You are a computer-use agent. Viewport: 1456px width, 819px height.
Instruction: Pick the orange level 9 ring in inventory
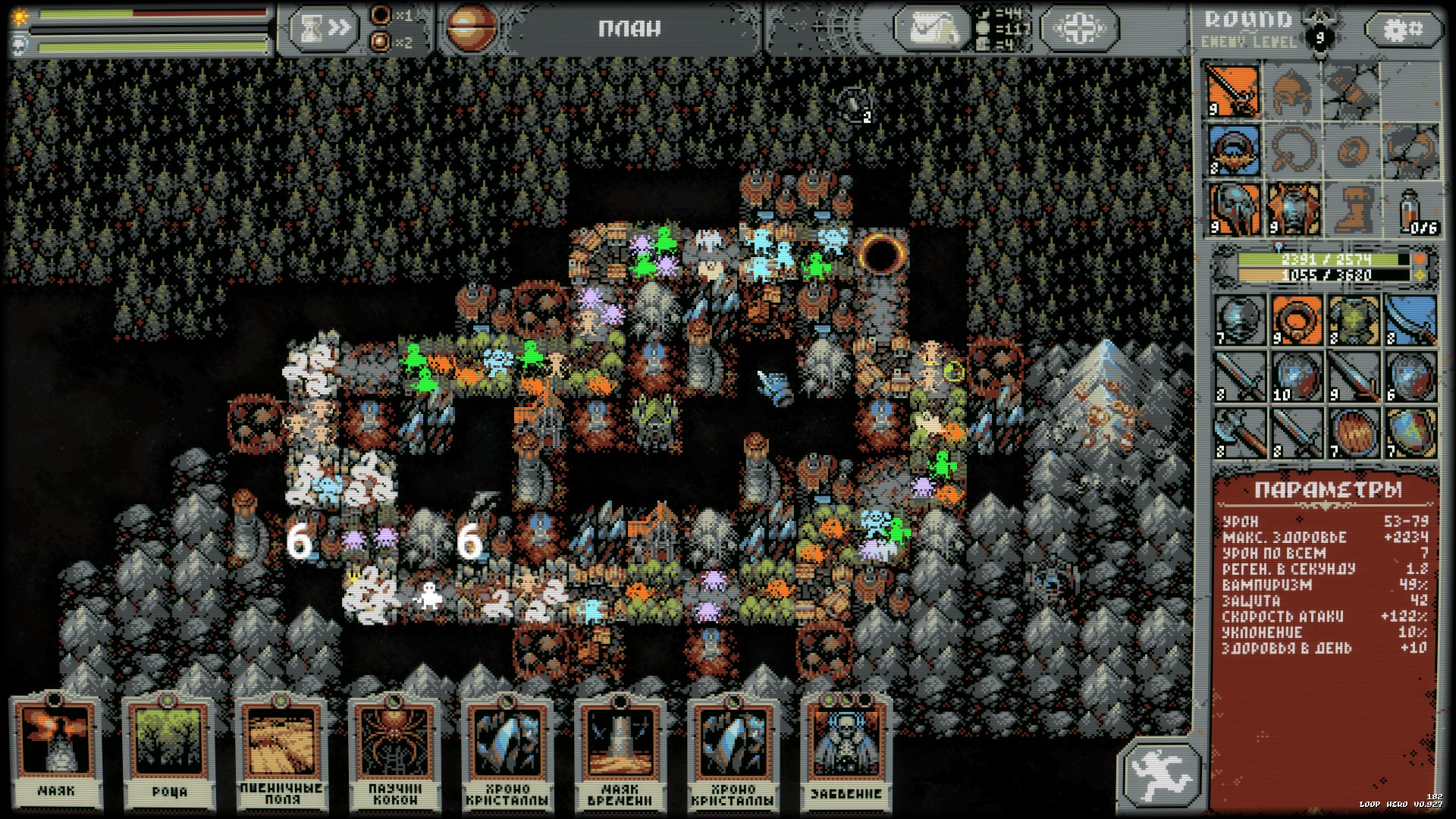pyautogui.click(x=1297, y=320)
